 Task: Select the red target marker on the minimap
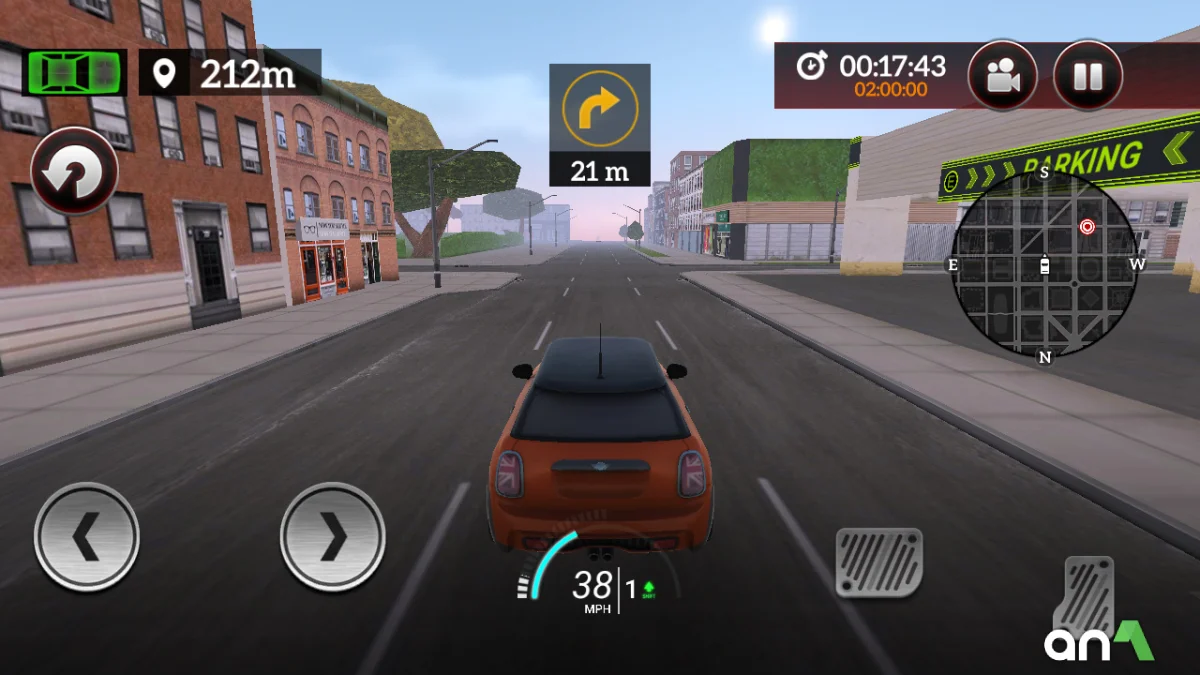pyautogui.click(x=1087, y=227)
